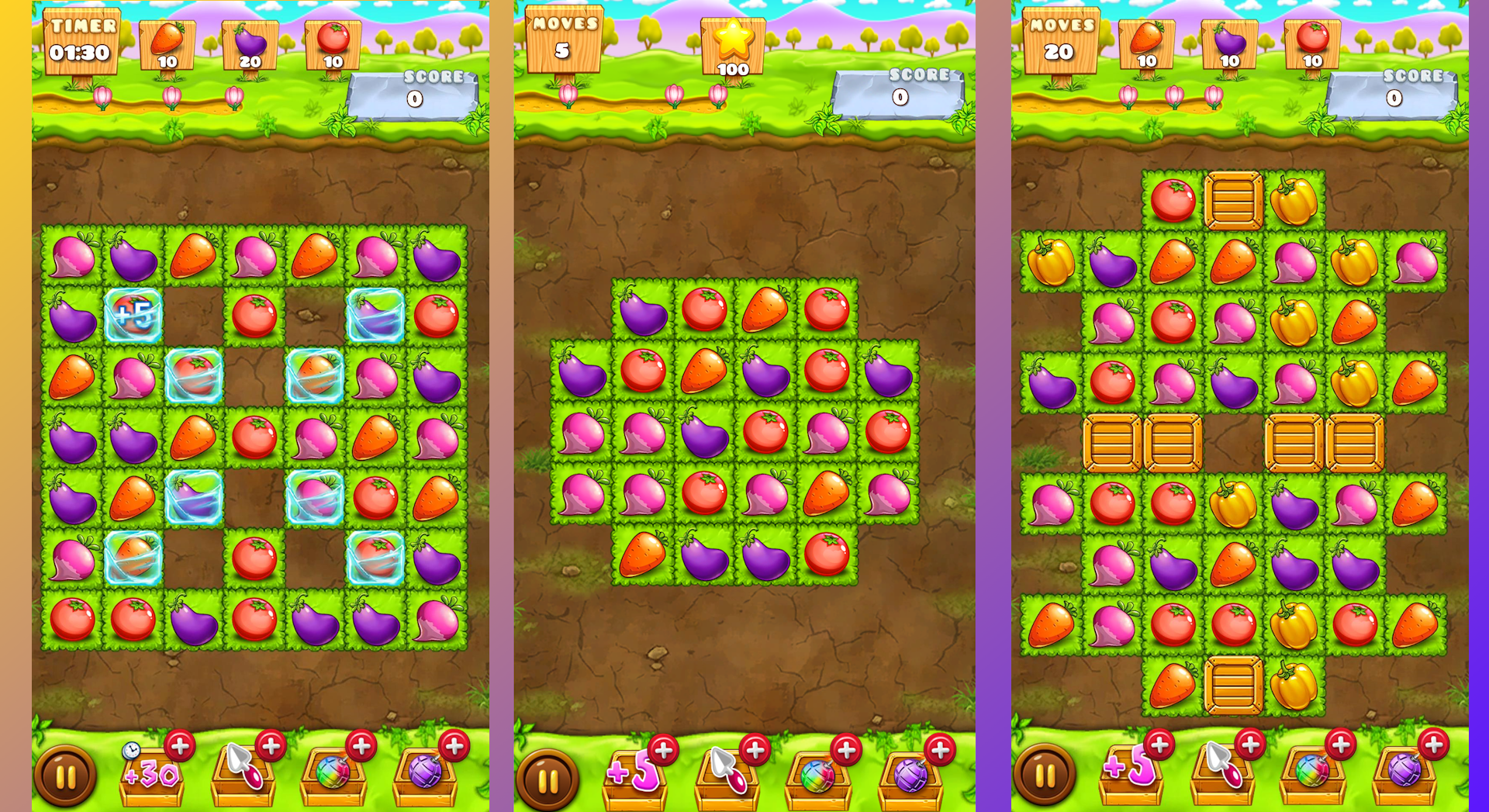The image size is (1489, 812).
Task: Buy more shovels via the red plus, middle panel
Action: pyautogui.click(x=754, y=748)
